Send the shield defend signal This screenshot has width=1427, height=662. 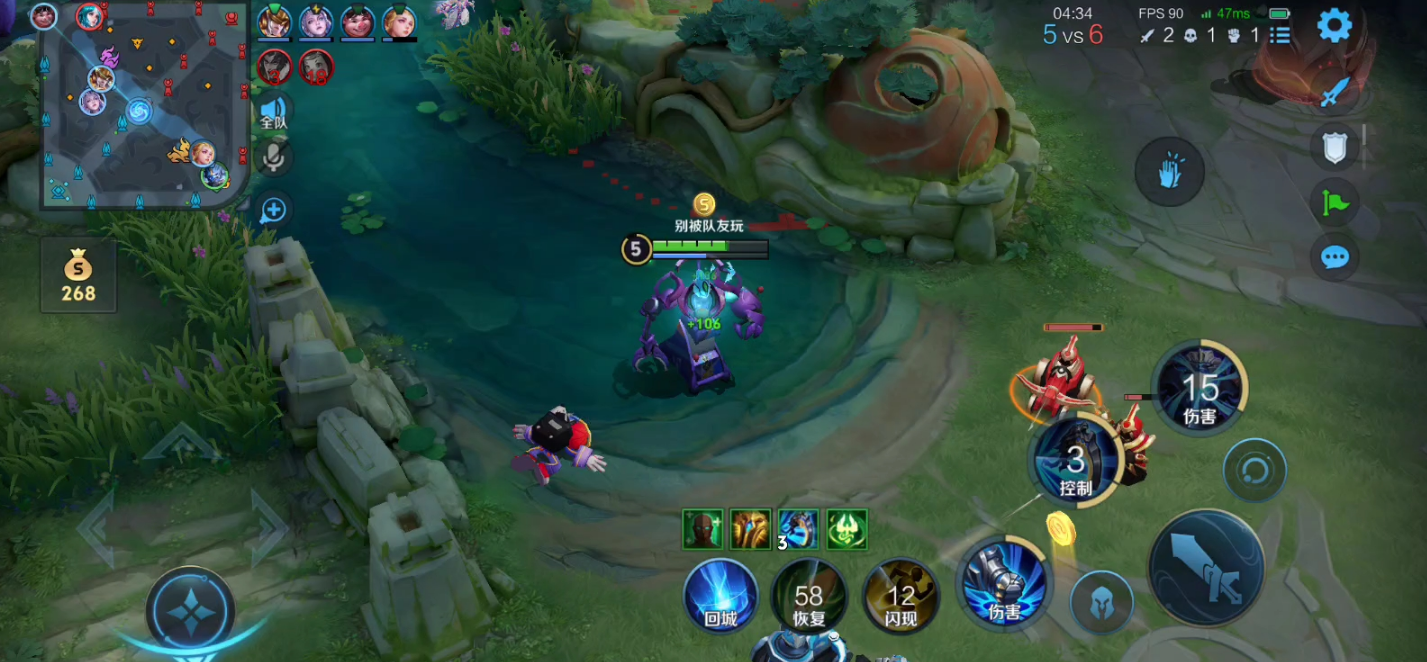1335,148
